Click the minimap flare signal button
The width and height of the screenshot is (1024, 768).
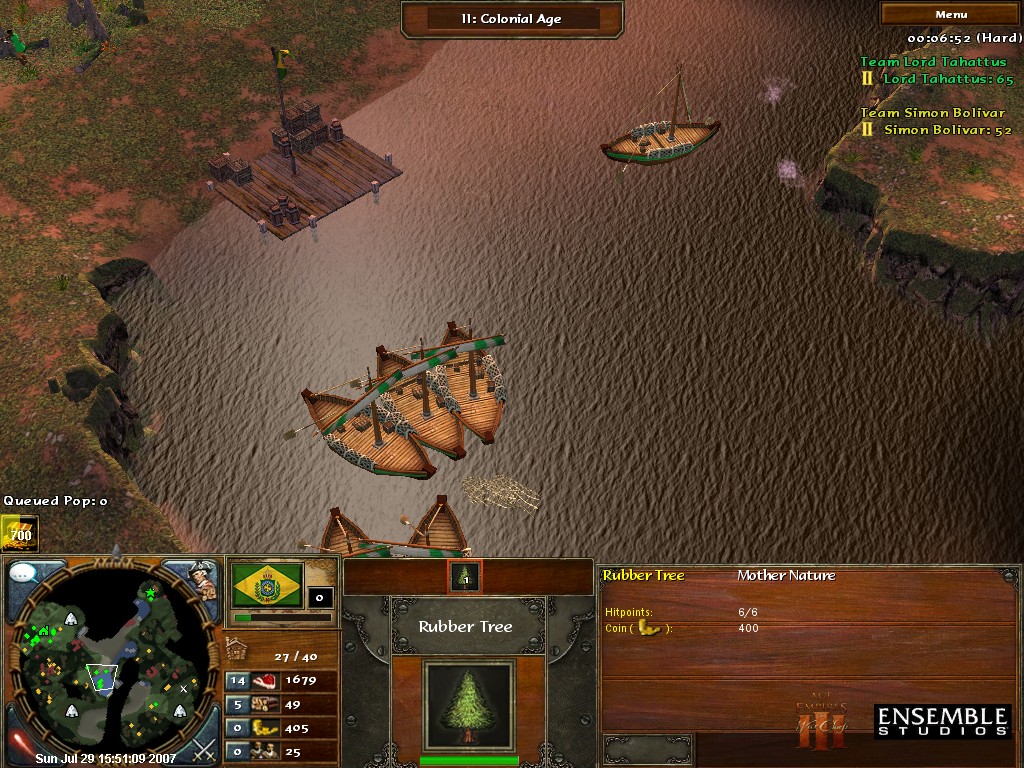tap(19, 744)
